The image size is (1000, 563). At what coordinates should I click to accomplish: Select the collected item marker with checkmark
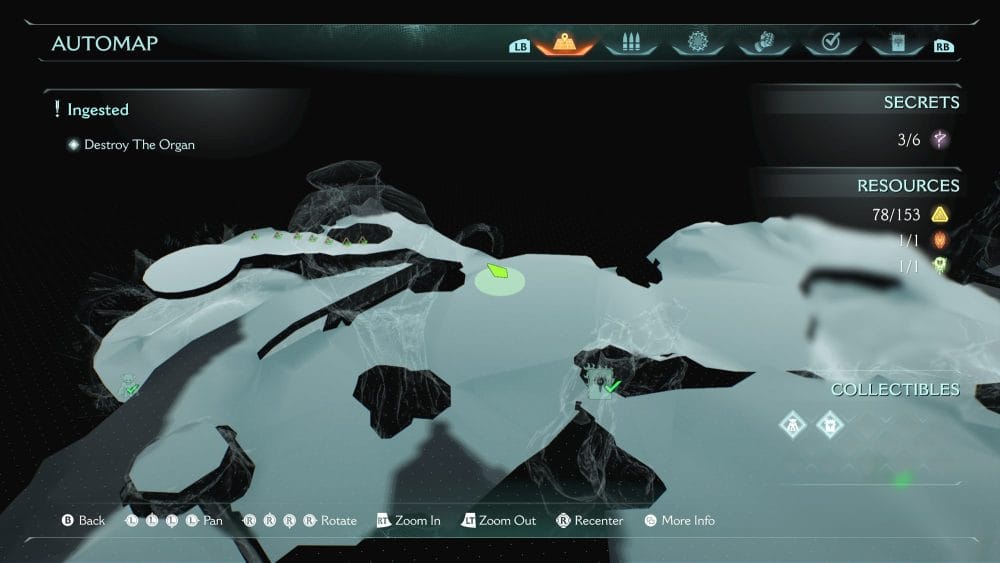[x=601, y=384]
